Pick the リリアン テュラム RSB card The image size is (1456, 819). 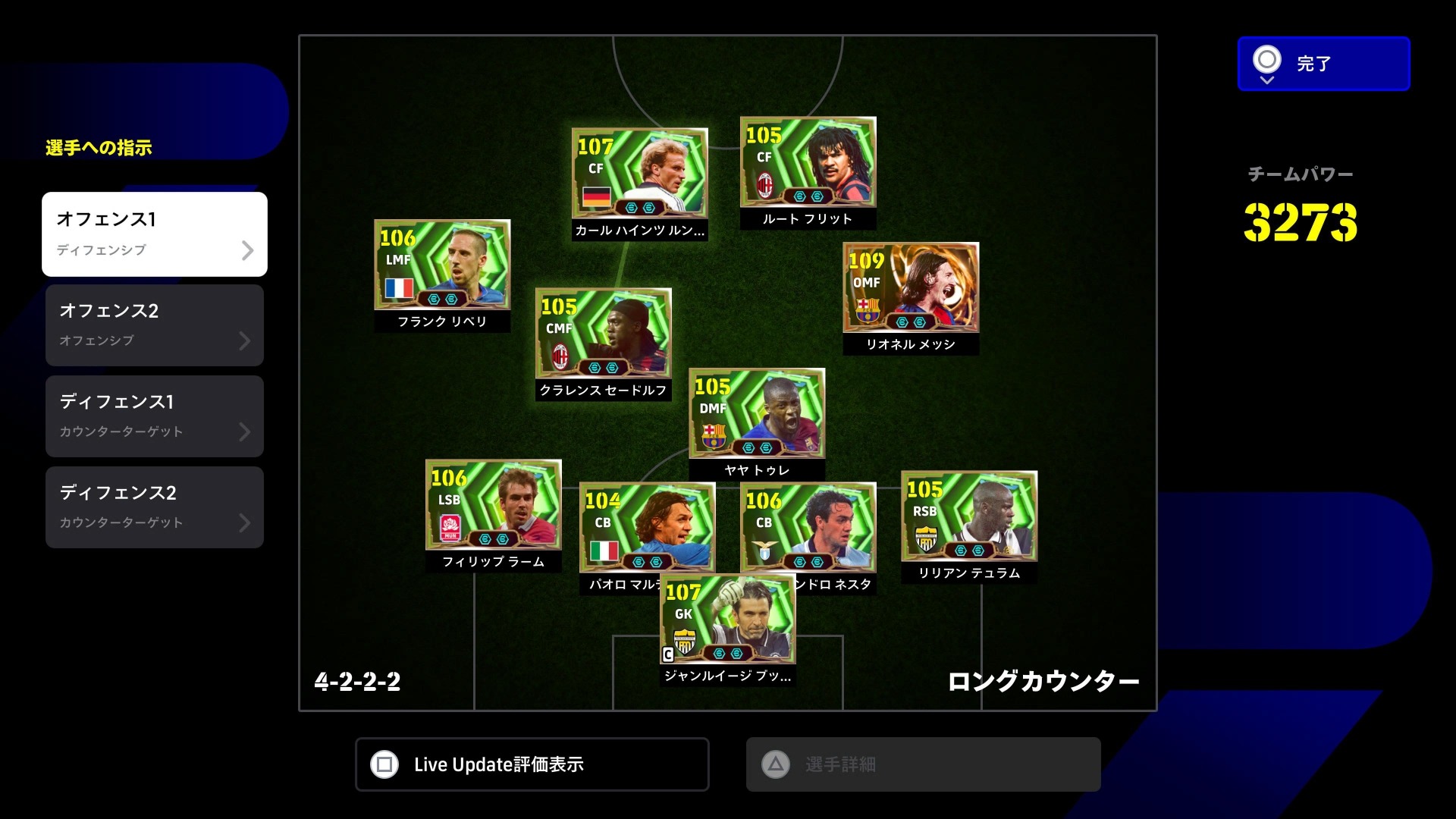click(x=968, y=516)
